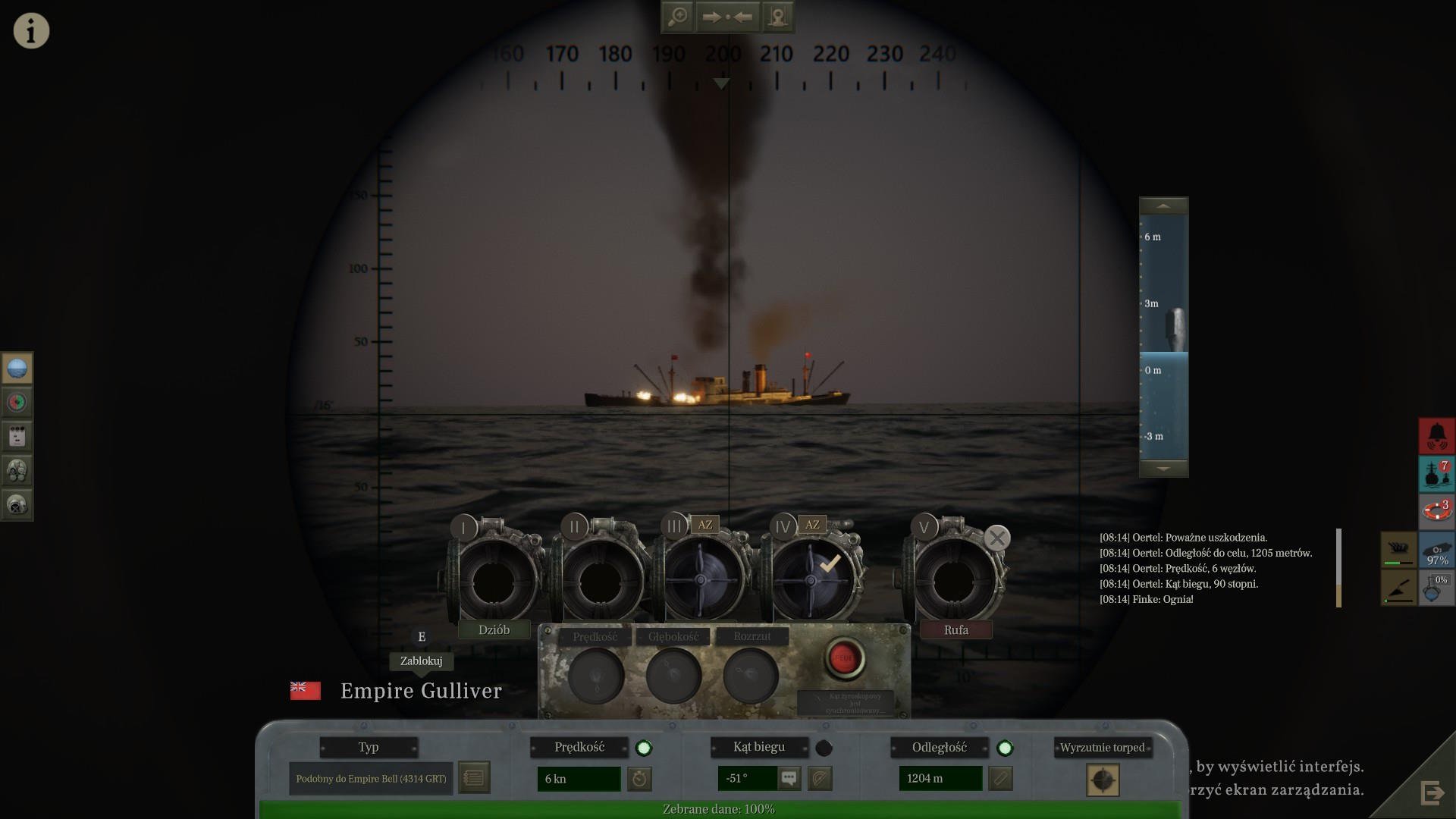1456x819 pixels.
Task: Start the stopwatch speed measurement
Action: (x=639, y=778)
